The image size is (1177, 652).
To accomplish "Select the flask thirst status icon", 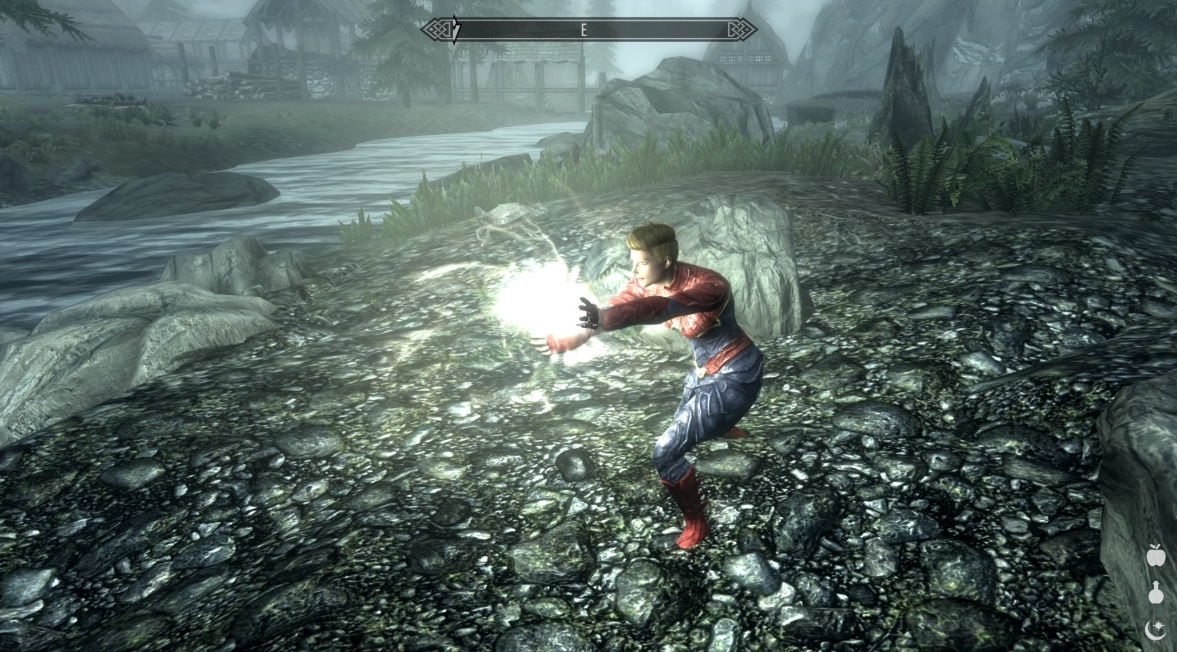I will coord(1156,592).
